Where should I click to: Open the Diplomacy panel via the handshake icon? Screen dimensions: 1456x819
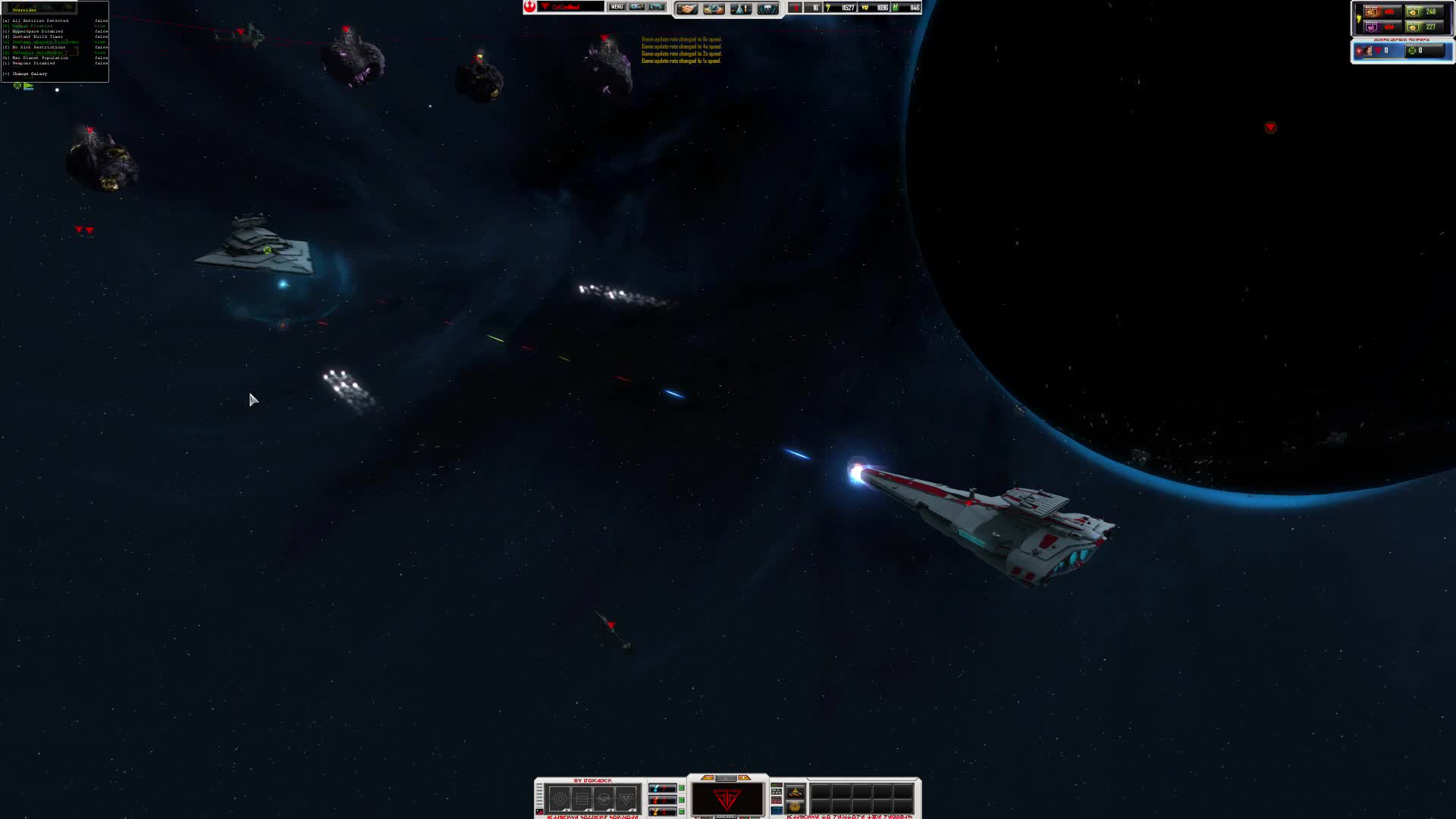687,9
